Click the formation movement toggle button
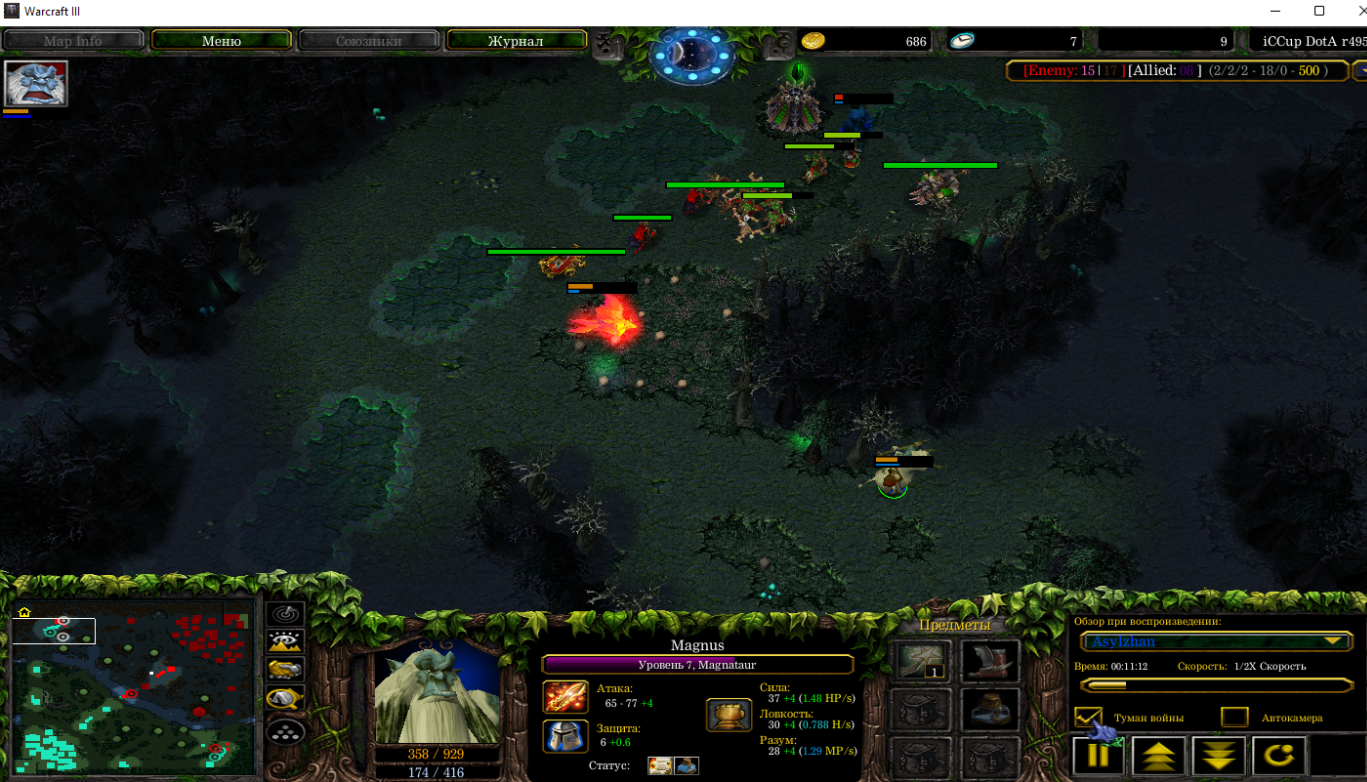The width and height of the screenshot is (1367, 782). click(286, 731)
